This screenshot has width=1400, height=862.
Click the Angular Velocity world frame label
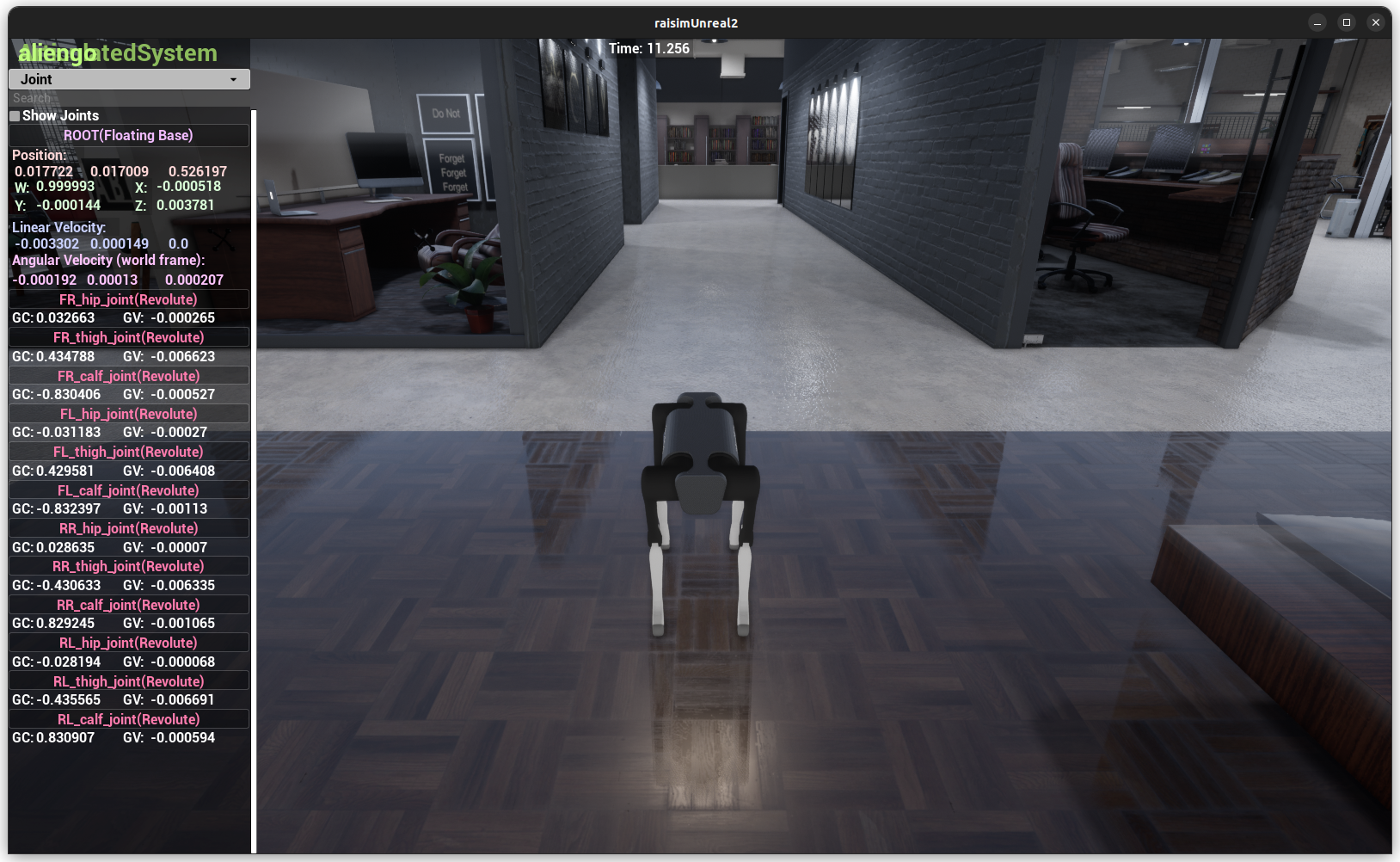107,260
